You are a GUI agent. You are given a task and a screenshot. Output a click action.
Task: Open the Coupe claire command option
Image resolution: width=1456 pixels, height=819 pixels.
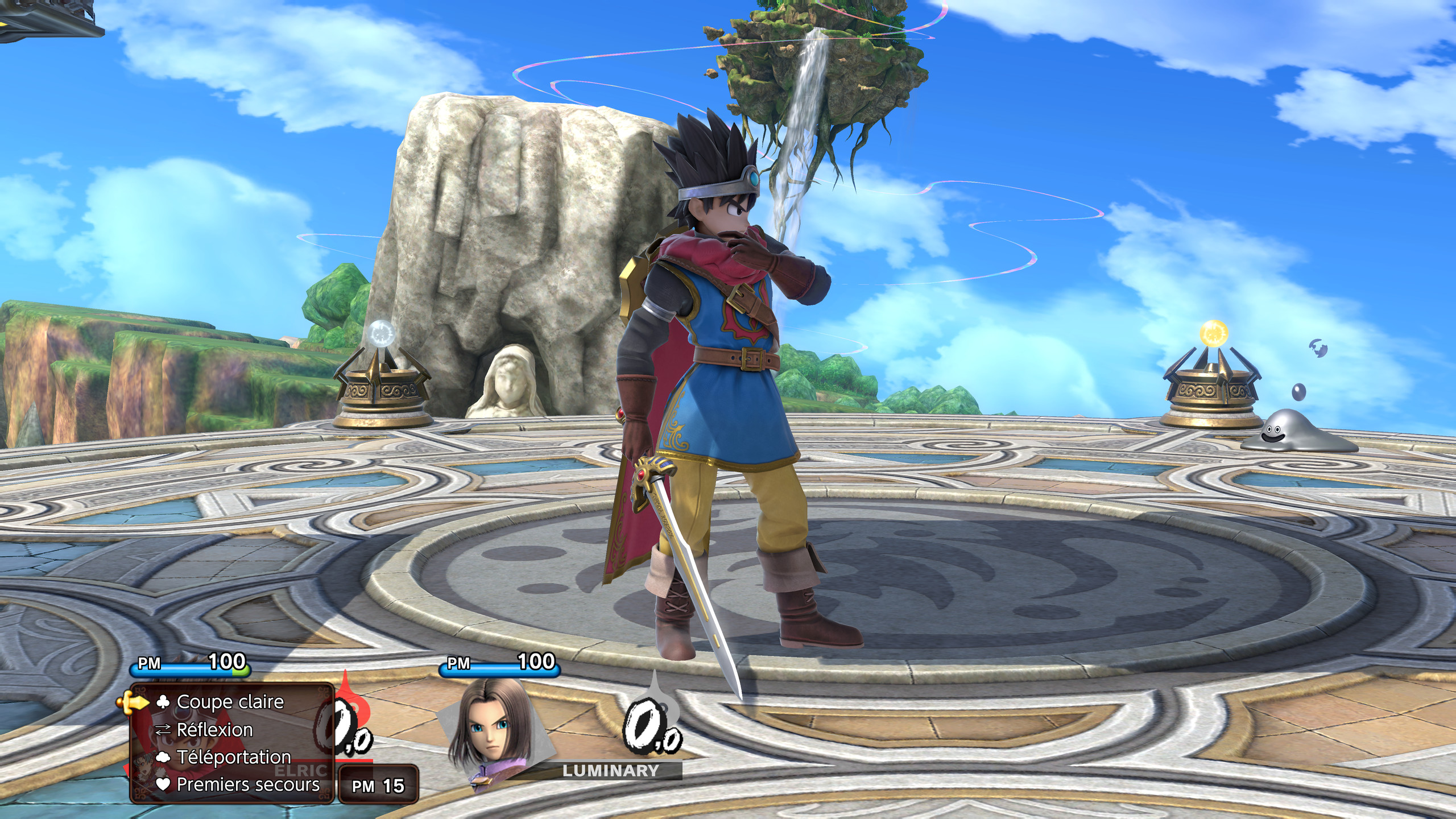pyautogui.click(x=227, y=702)
